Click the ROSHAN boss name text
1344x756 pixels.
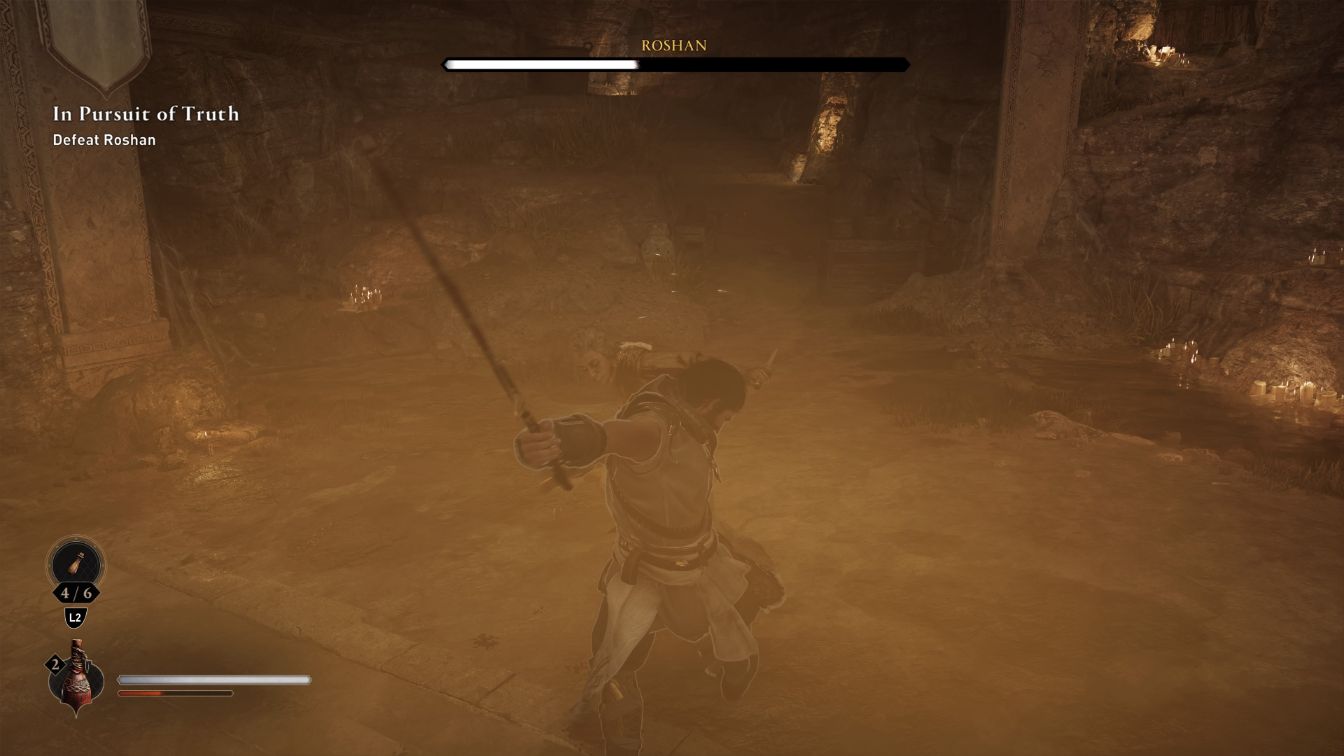[674, 45]
